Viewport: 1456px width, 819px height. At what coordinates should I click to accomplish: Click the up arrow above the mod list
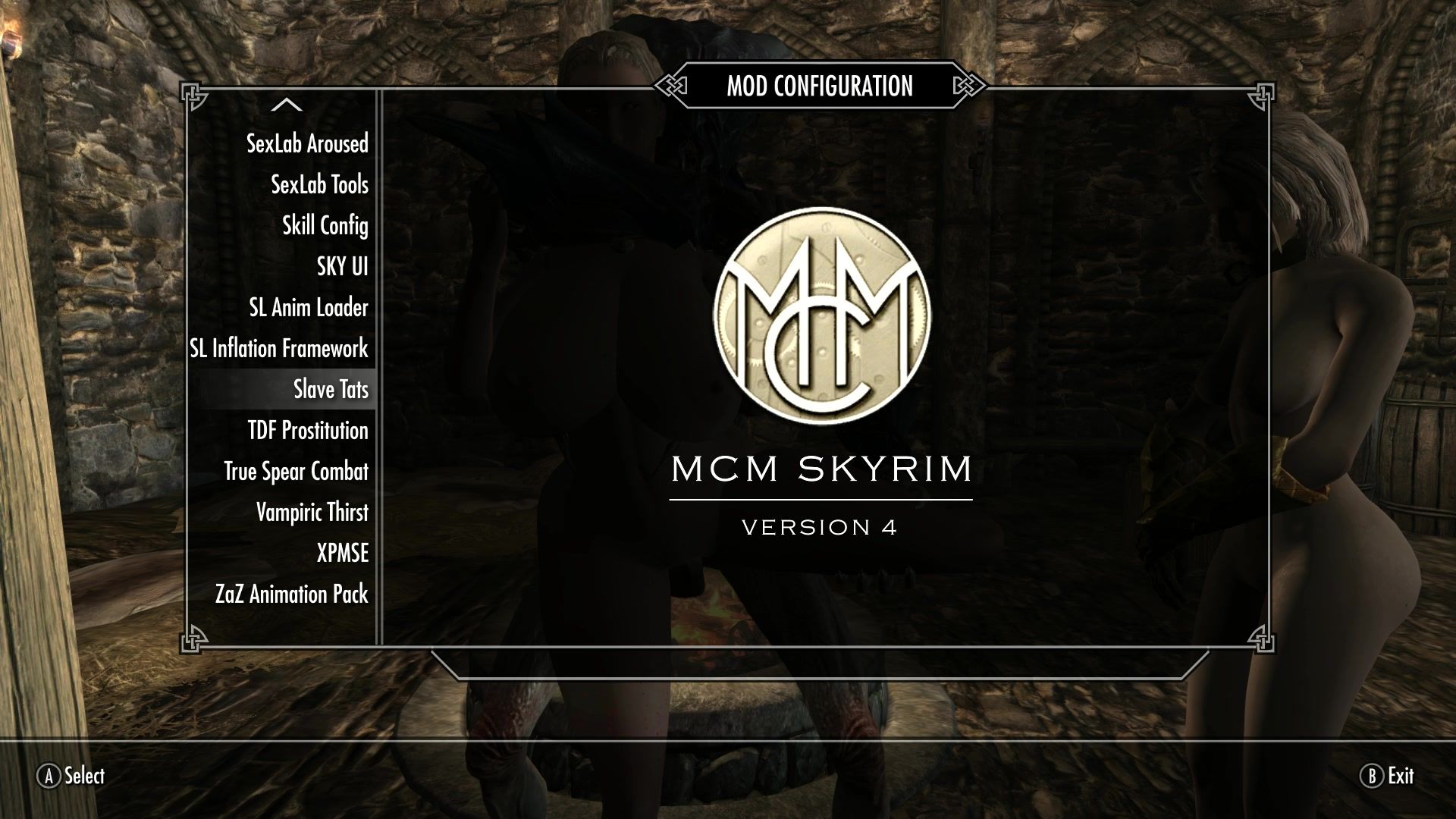click(x=286, y=105)
